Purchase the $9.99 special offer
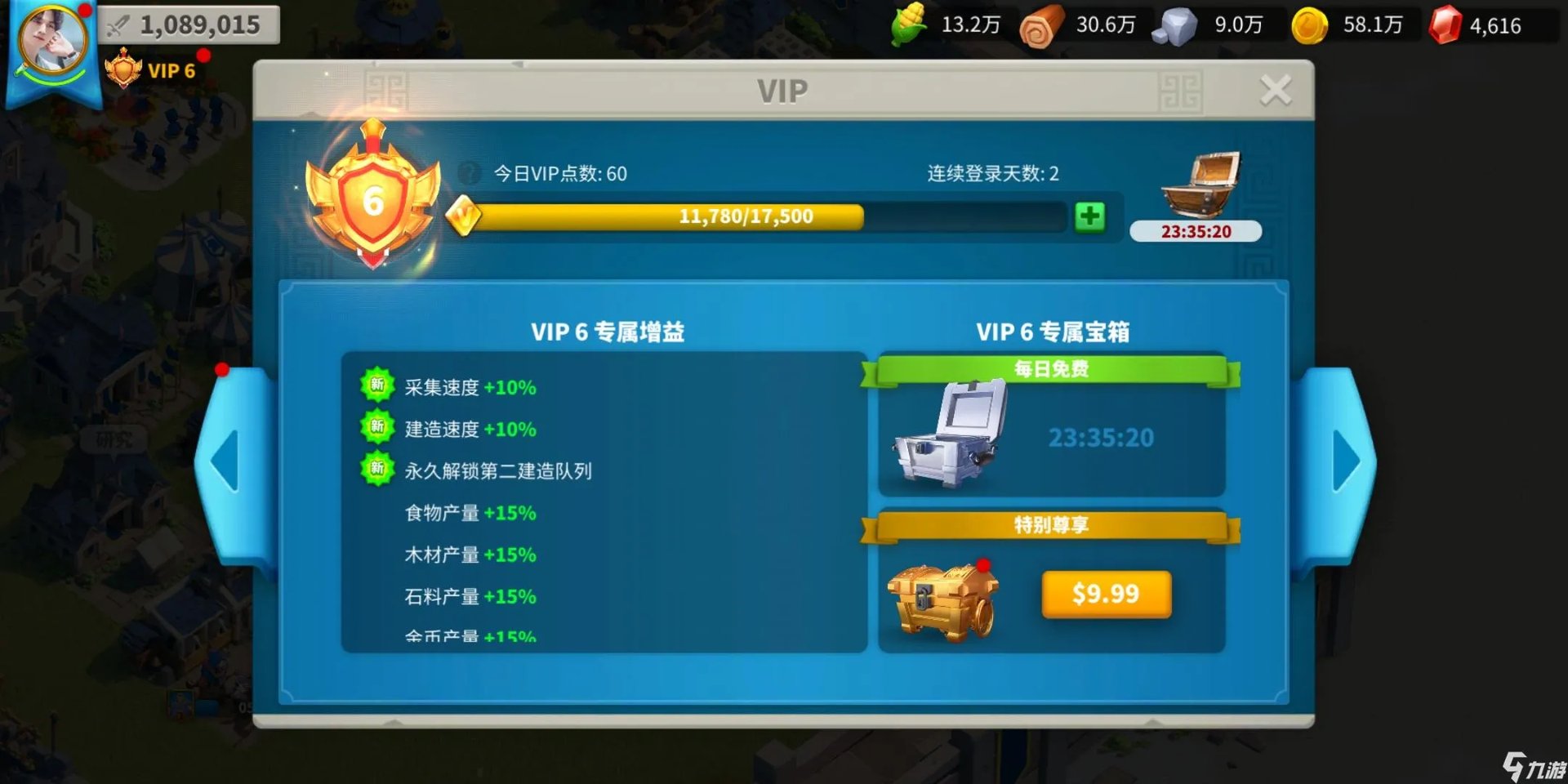1568x784 pixels. click(1106, 594)
